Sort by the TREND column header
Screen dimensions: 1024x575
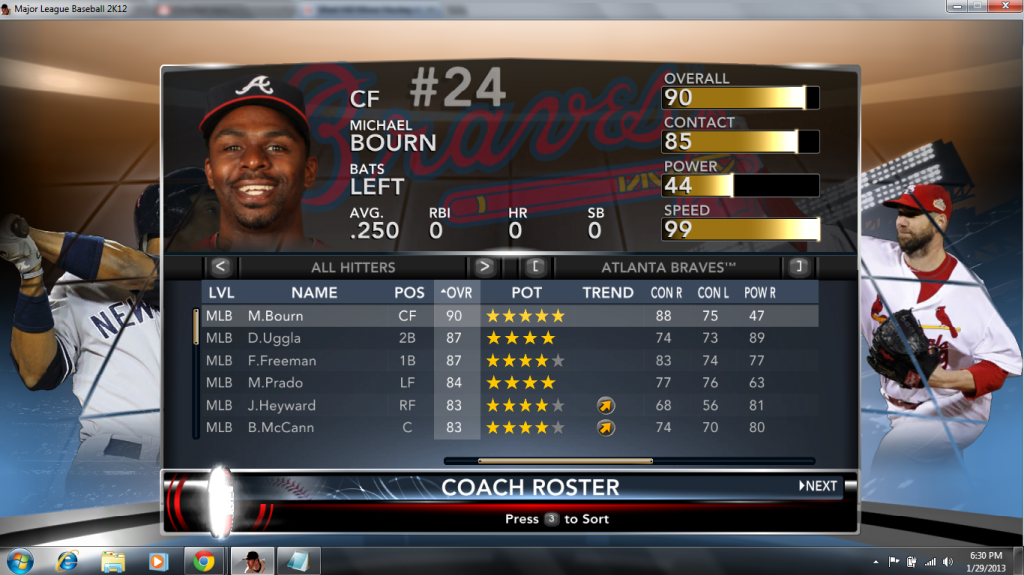pos(608,293)
